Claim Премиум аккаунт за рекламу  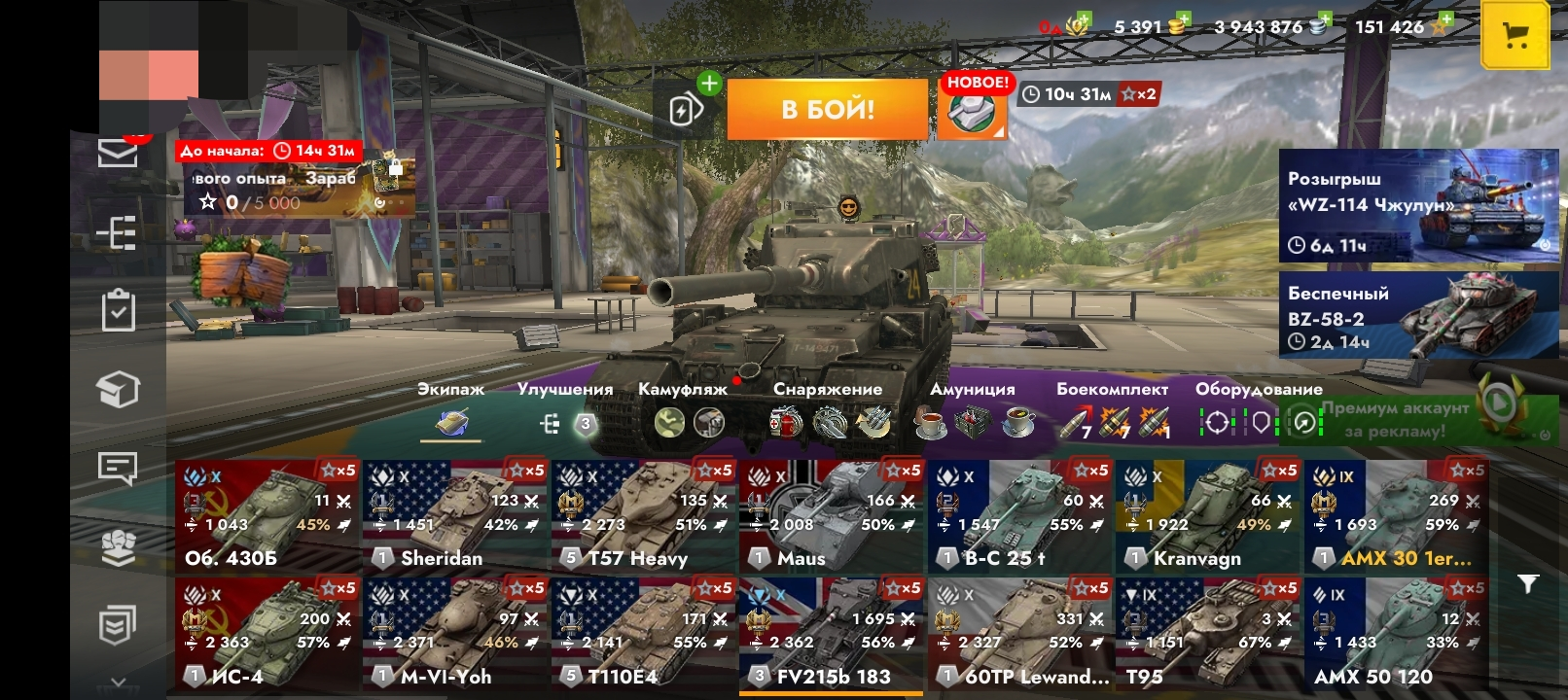click(x=1417, y=420)
